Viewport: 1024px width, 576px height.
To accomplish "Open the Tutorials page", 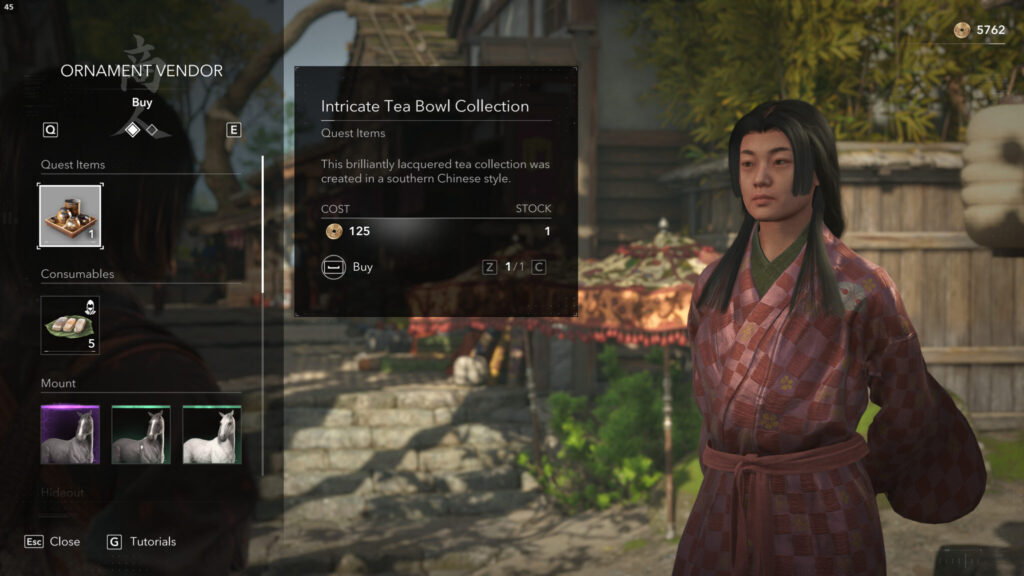I will point(141,541).
